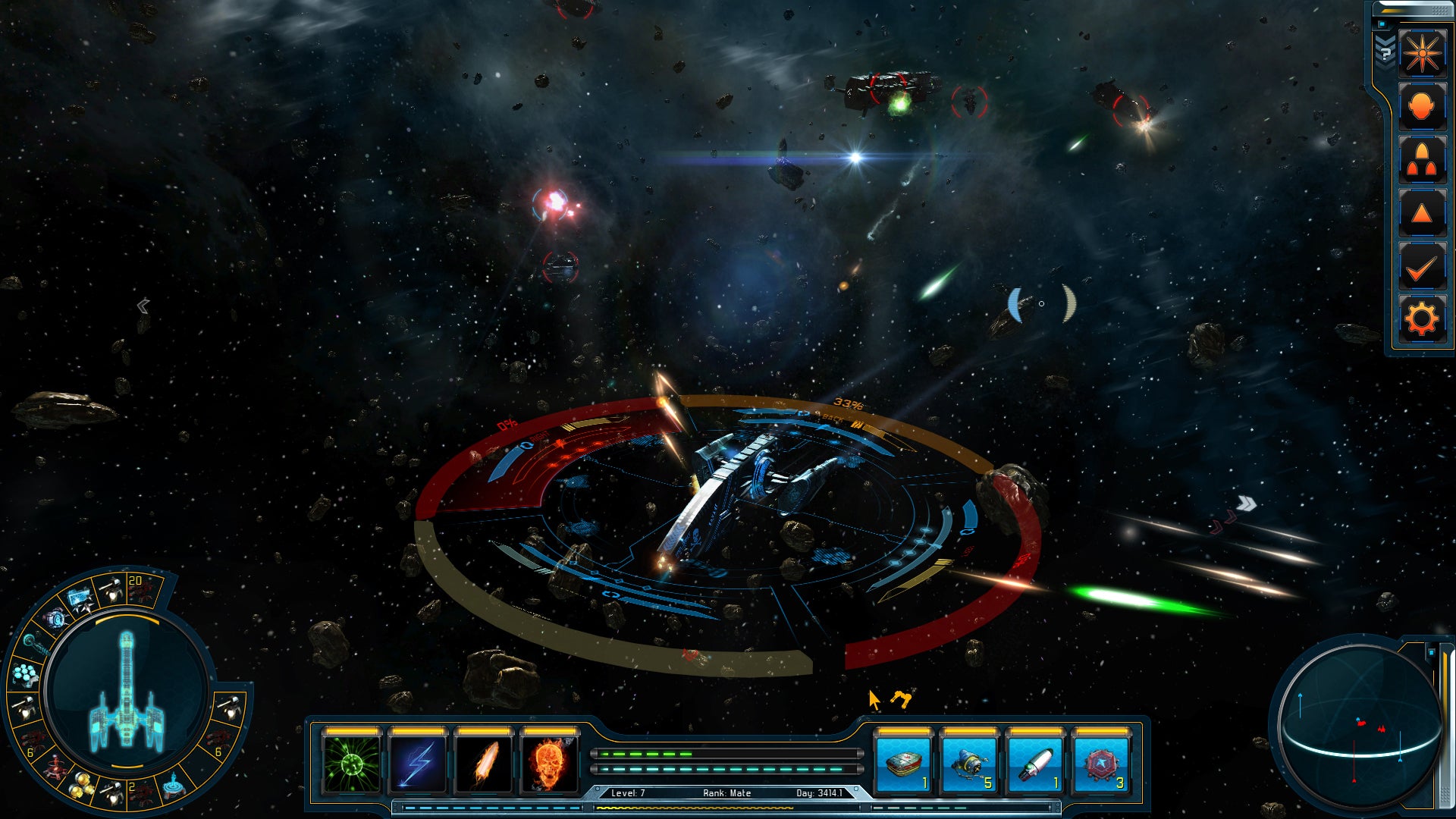Open the checkmark objectives log icon
Screen dimensions: 1456x819
point(1422,265)
